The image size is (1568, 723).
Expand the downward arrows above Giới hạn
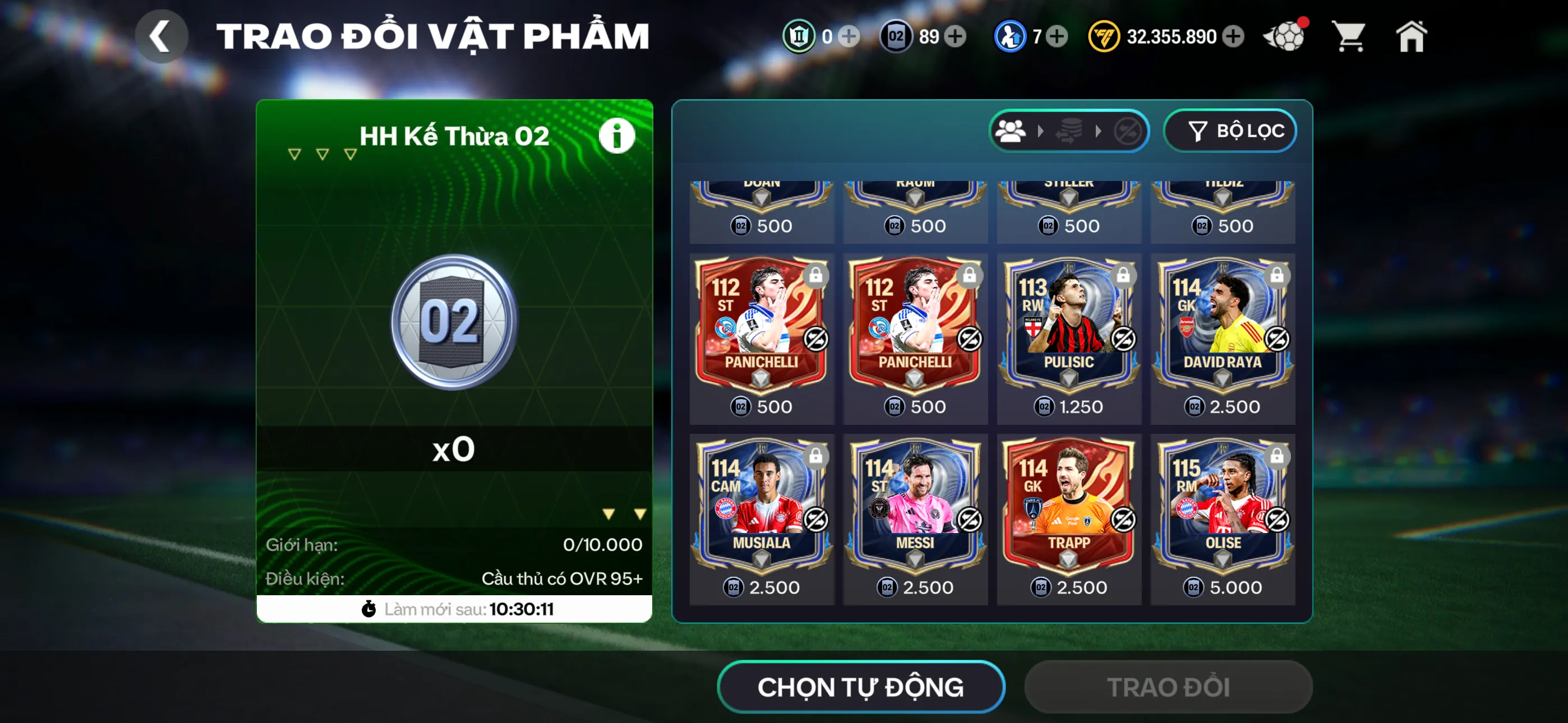(624, 512)
